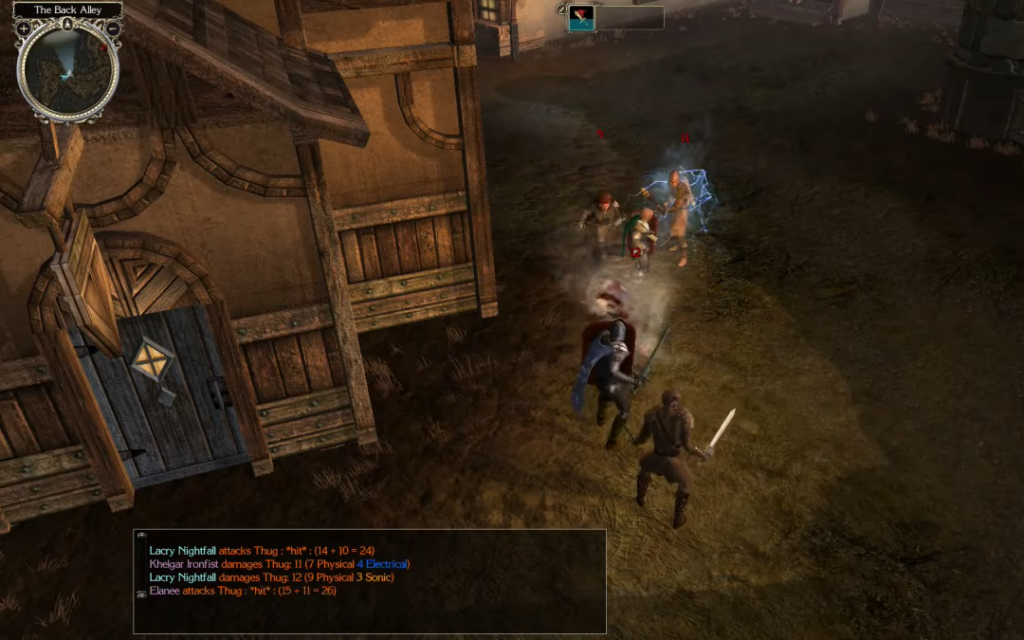Toggle the minimap's north-lock button
Screen dimensions: 1024x640
tap(68, 23)
